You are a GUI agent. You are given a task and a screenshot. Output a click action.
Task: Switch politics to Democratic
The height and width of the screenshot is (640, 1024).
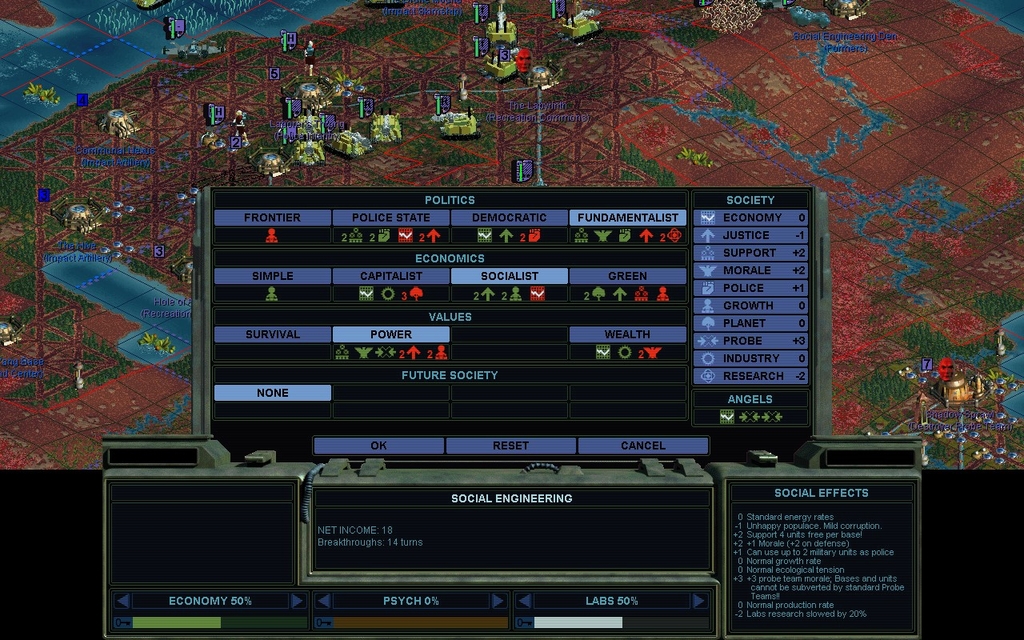click(509, 217)
